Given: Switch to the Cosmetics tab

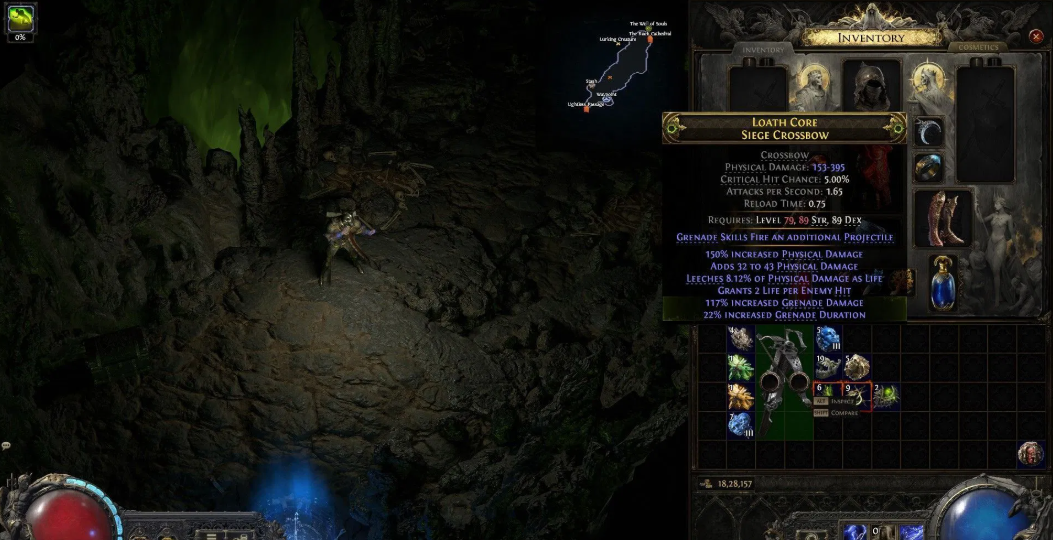Looking at the screenshot, I should click(977, 48).
